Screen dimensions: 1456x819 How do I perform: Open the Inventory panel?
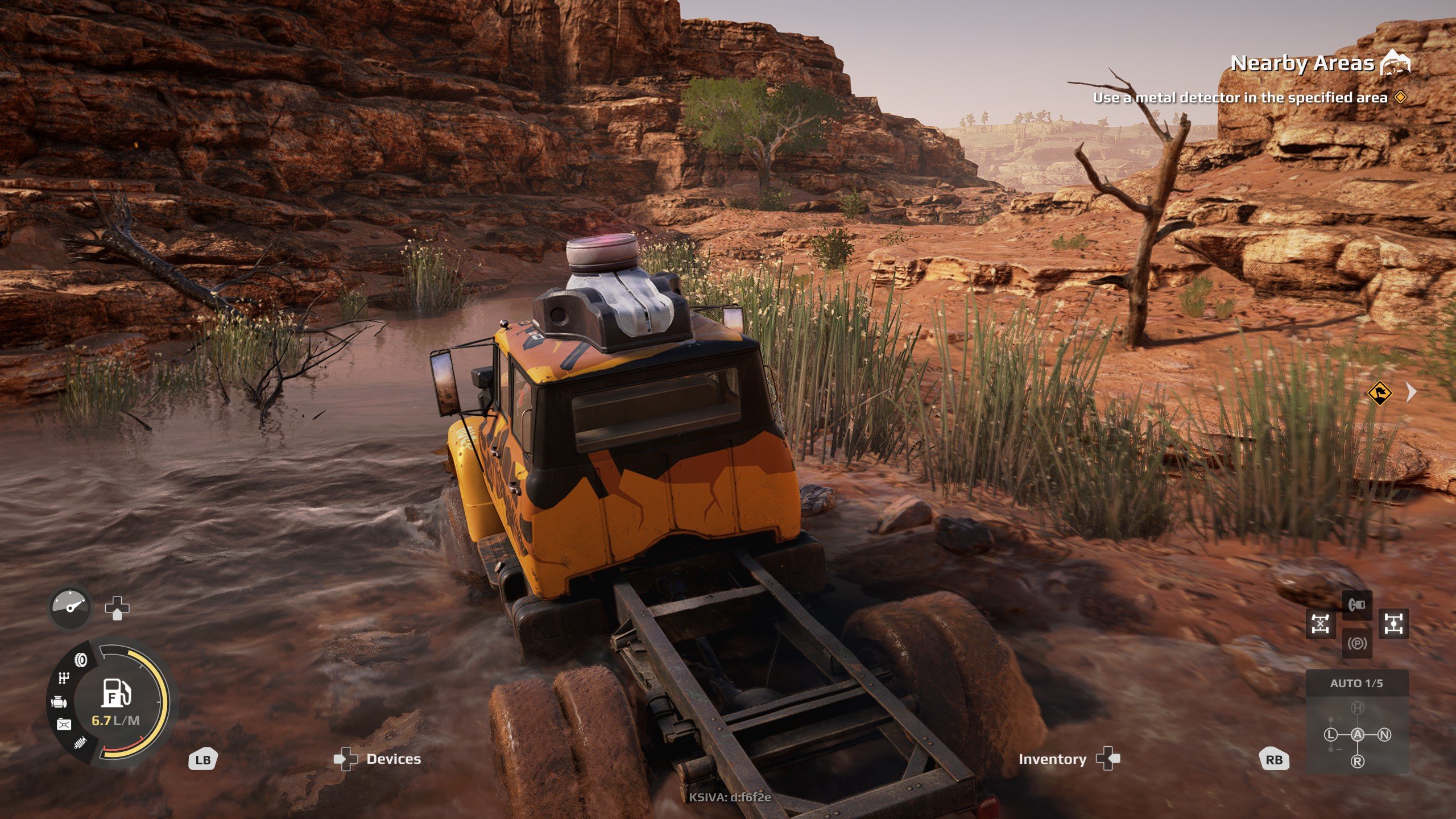[1052, 759]
